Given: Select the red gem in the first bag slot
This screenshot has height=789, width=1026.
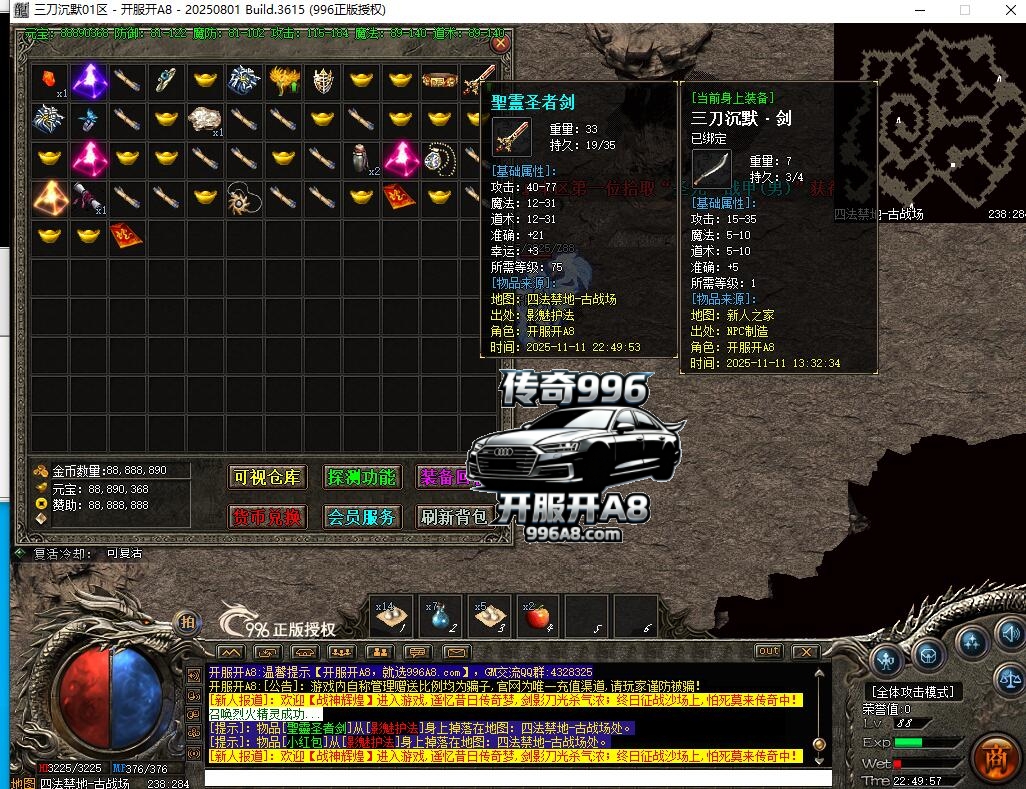Looking at the screenshot, I should 48,80.
